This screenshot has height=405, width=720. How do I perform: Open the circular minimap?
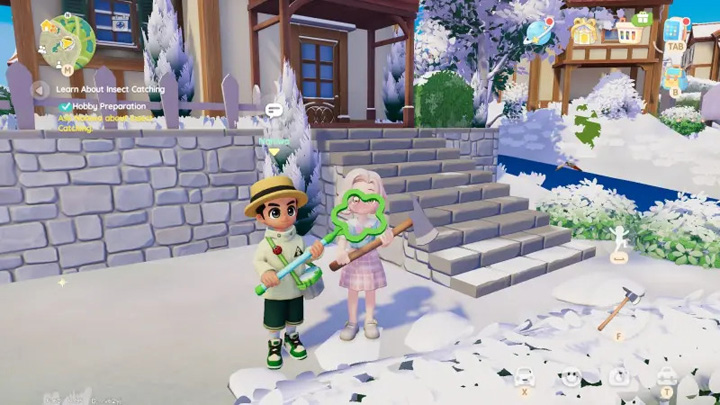point(67,40)
